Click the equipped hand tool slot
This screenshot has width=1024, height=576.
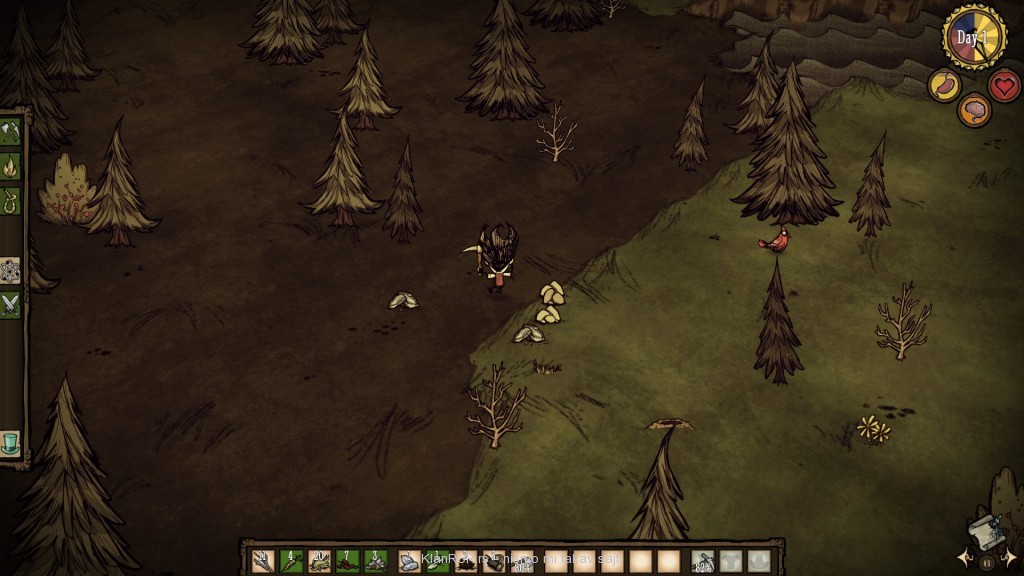(x=703, y=561)
